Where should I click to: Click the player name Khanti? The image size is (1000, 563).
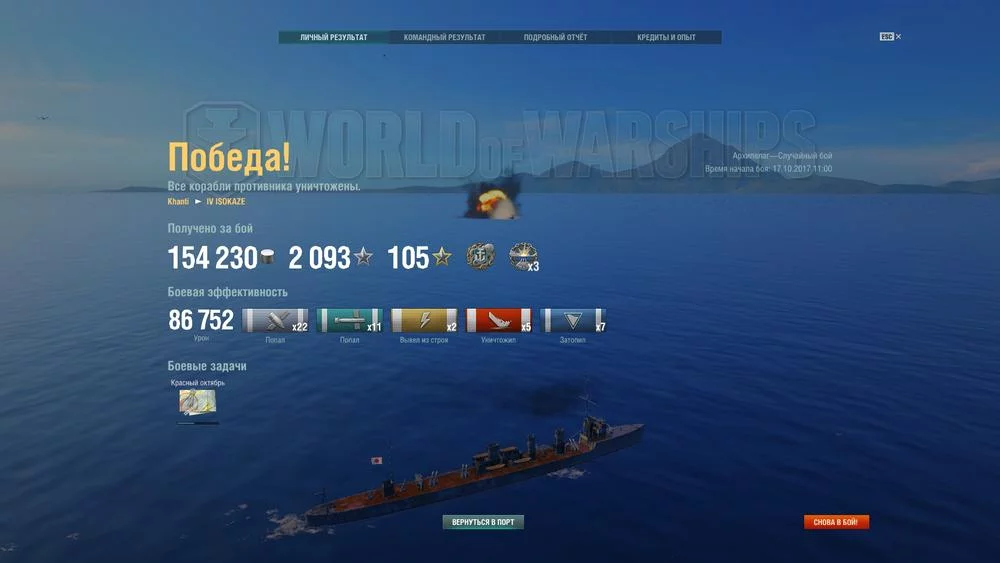tap(179, 202)
